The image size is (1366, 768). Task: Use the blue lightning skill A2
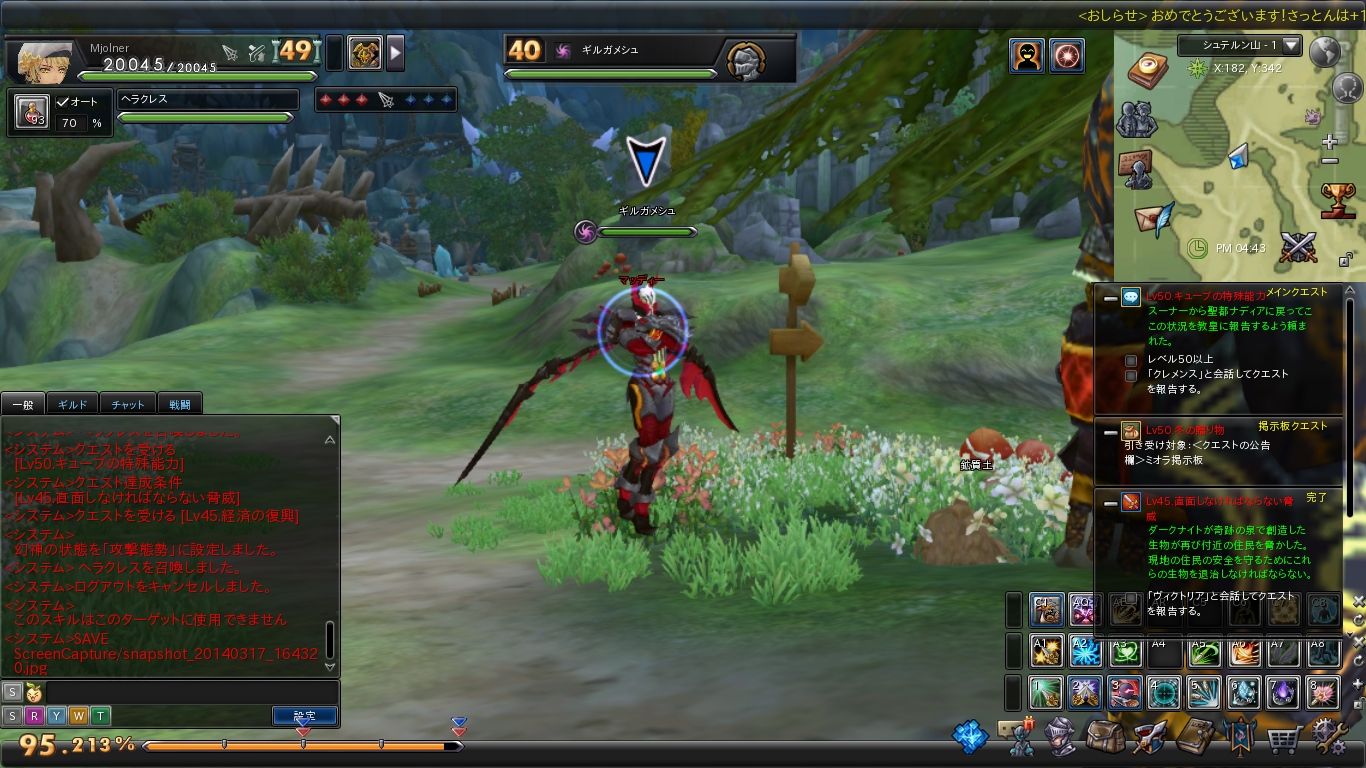pyautogui.click(x=1085, y=651)
